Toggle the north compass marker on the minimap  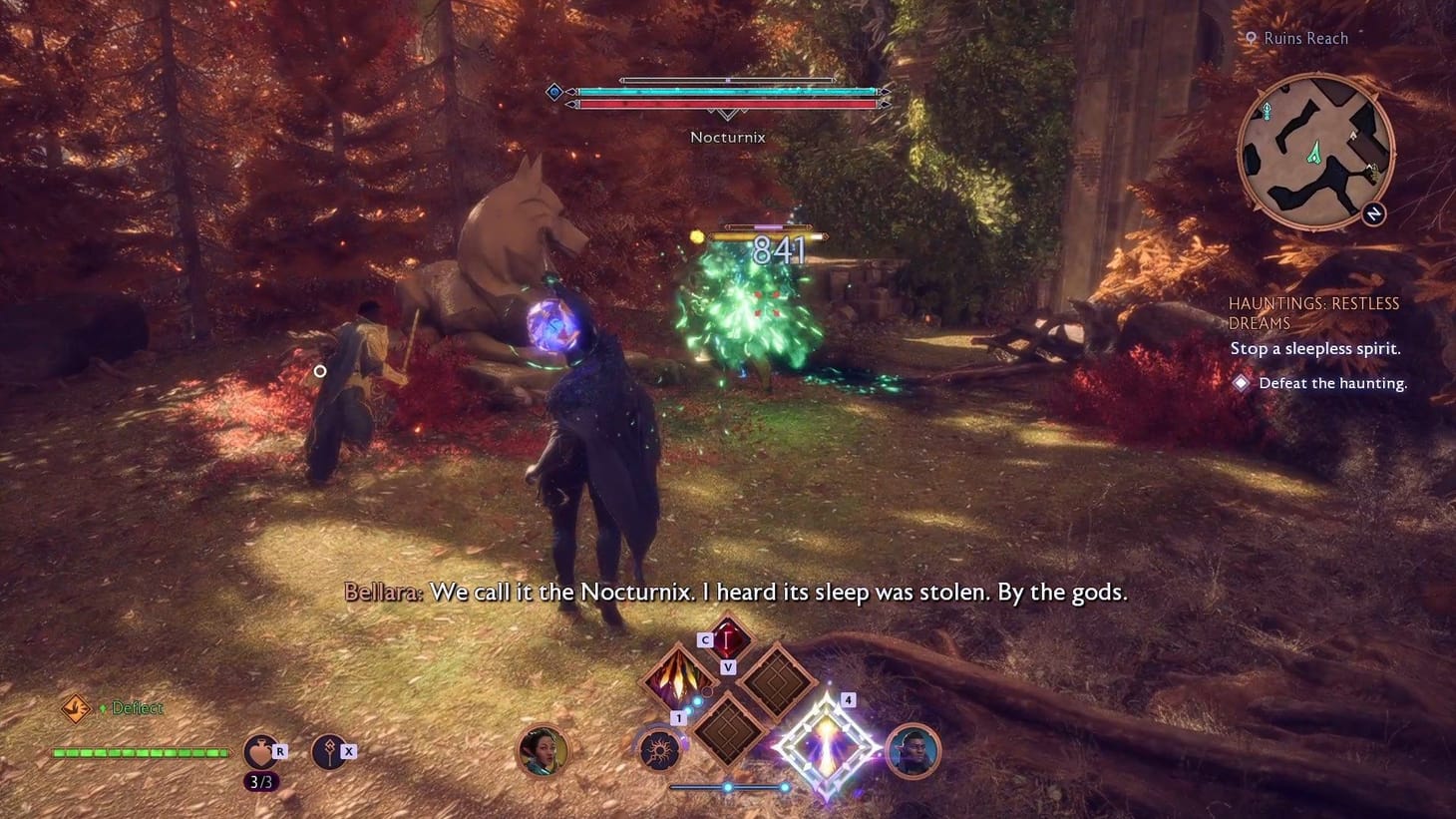coord(1372,211)
